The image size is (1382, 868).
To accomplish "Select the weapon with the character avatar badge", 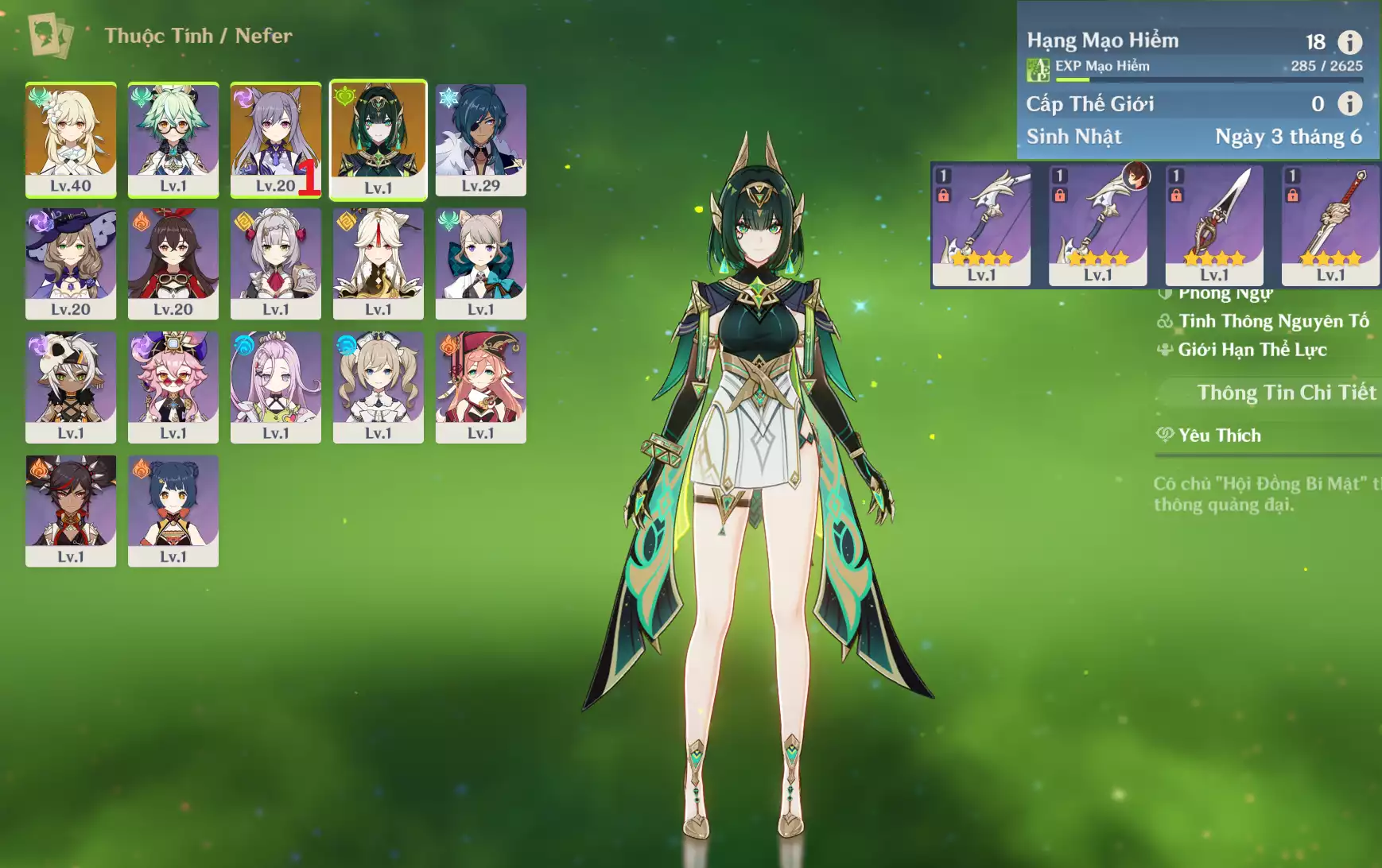I will click(1097, 226).
